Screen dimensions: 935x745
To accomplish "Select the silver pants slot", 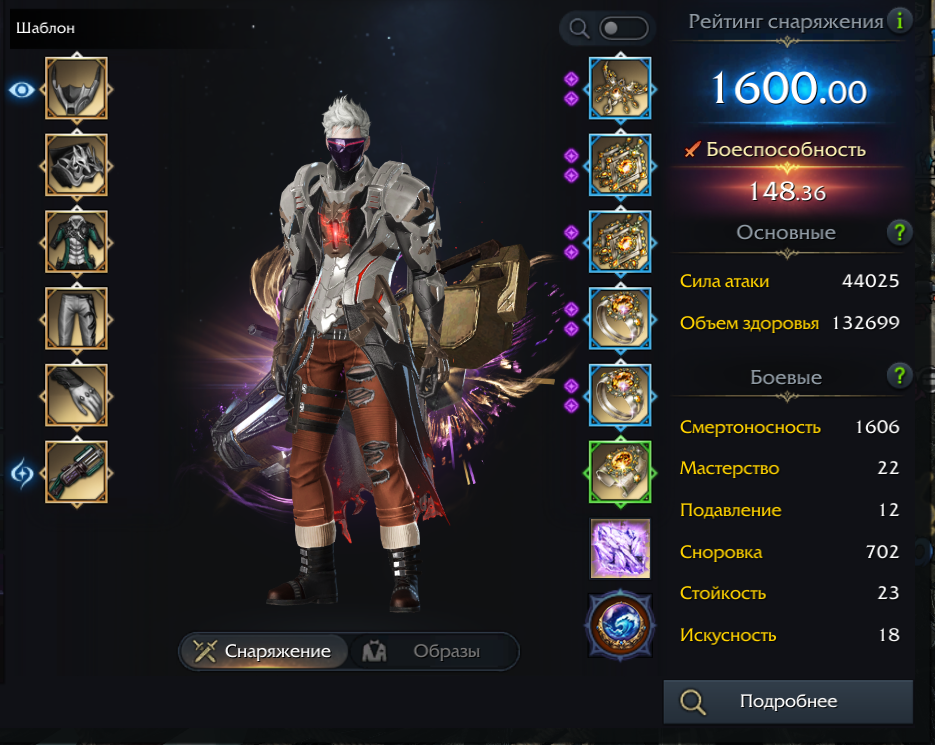I will (76, 319).
